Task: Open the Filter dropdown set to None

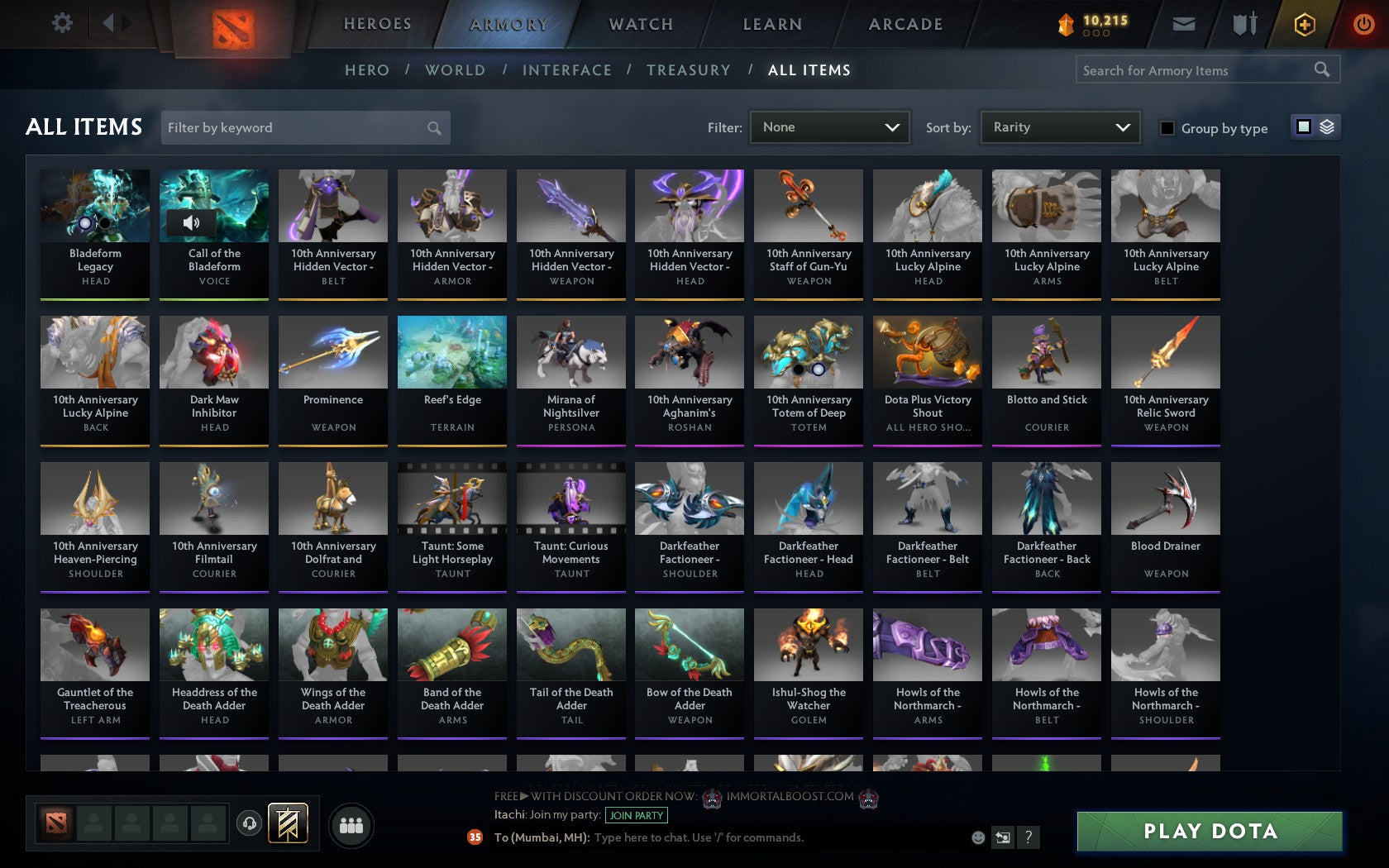Action: 828,127
